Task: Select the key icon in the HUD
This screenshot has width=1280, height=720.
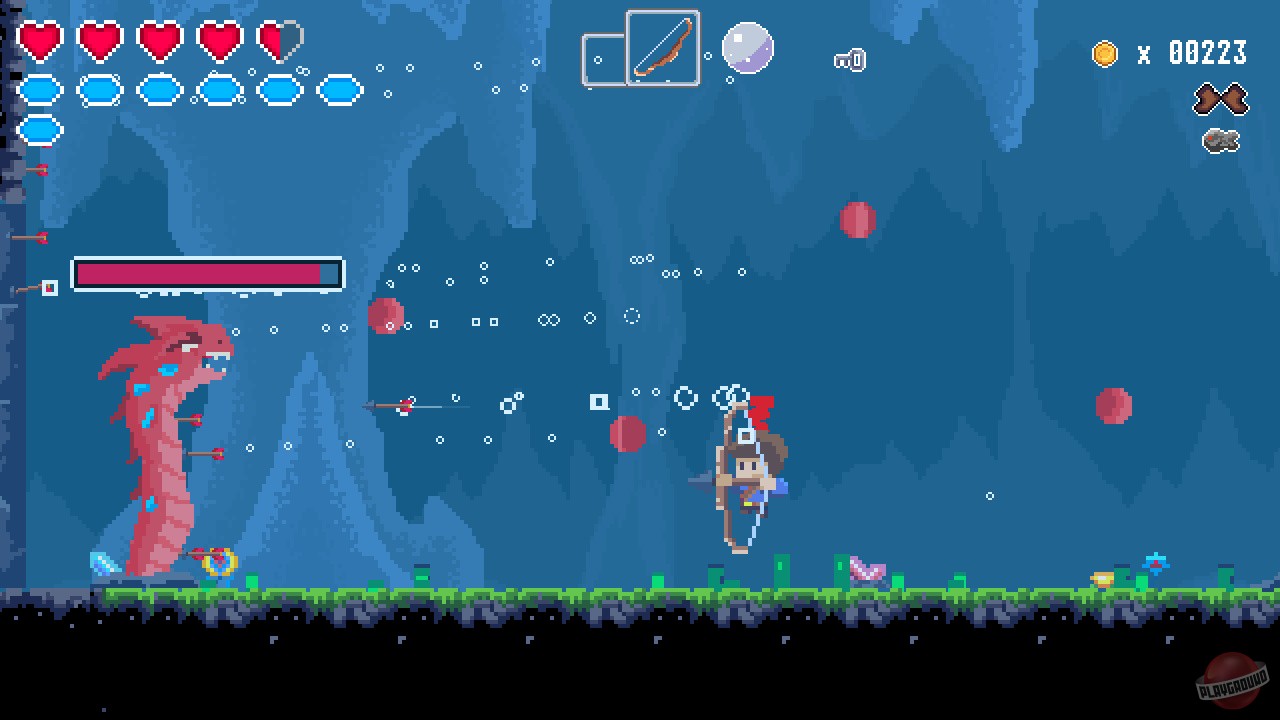Action: point(851,60)
